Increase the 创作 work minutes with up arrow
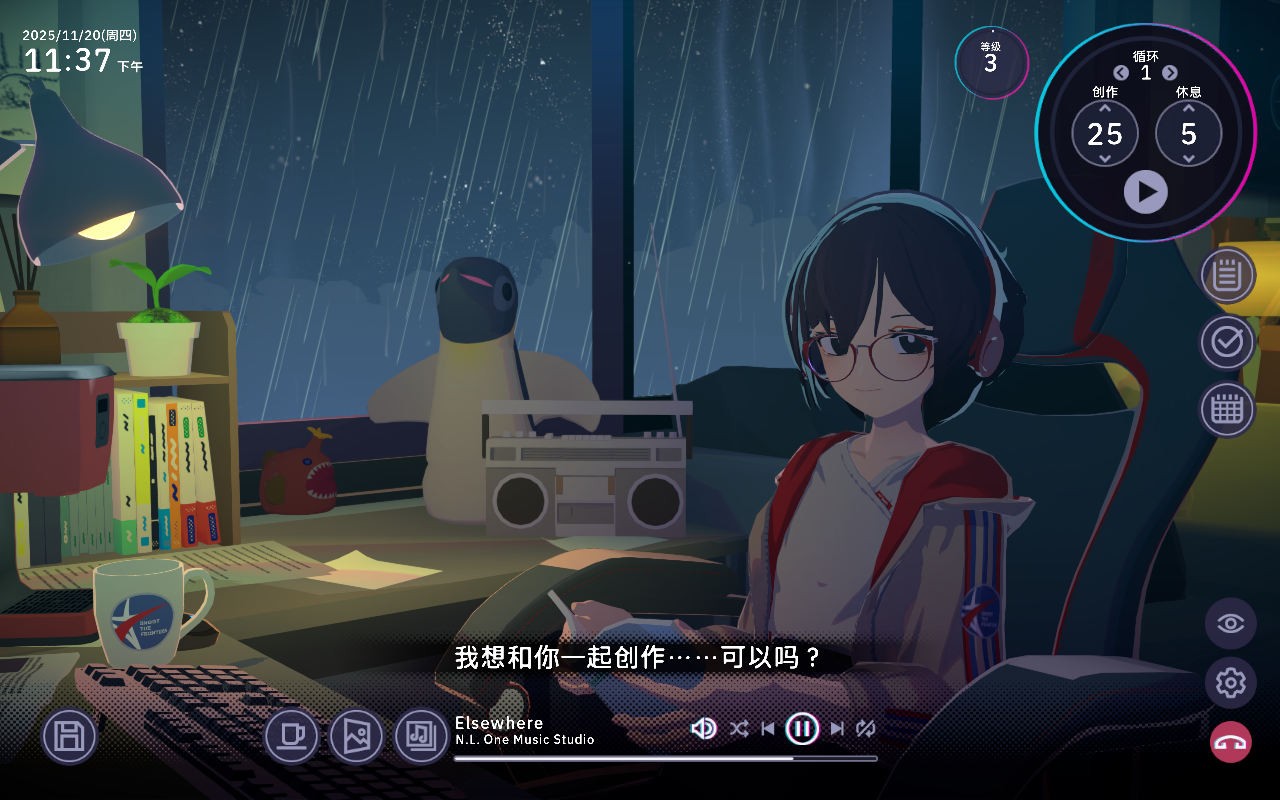The width and height of the screenshot is (1280, 800). point(1105,109)
